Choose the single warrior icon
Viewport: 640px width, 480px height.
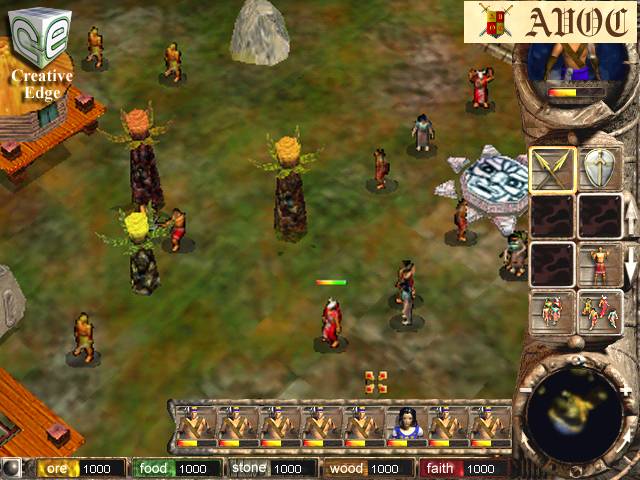[599, 264]
